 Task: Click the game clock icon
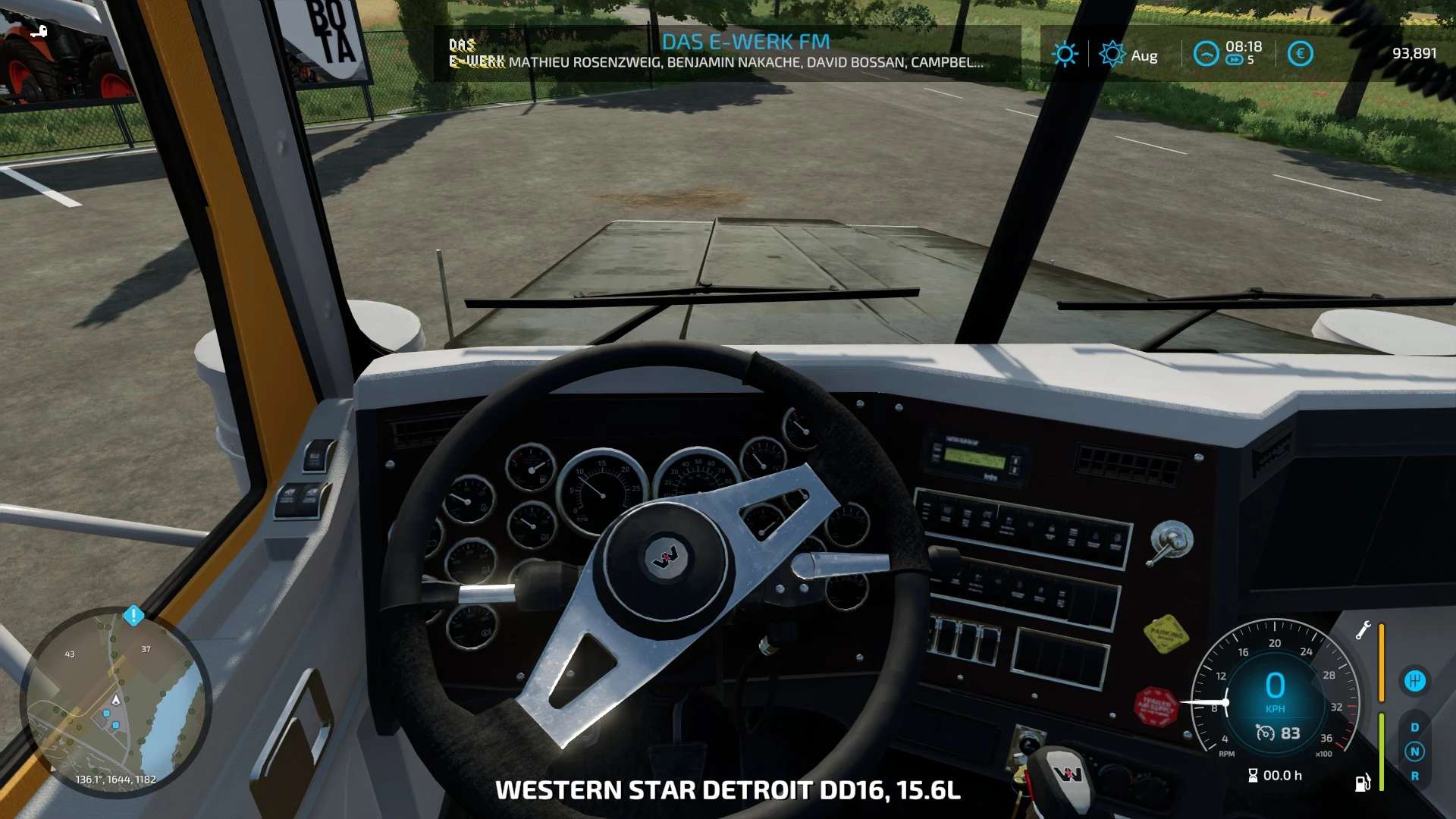tap(1206, 54)
